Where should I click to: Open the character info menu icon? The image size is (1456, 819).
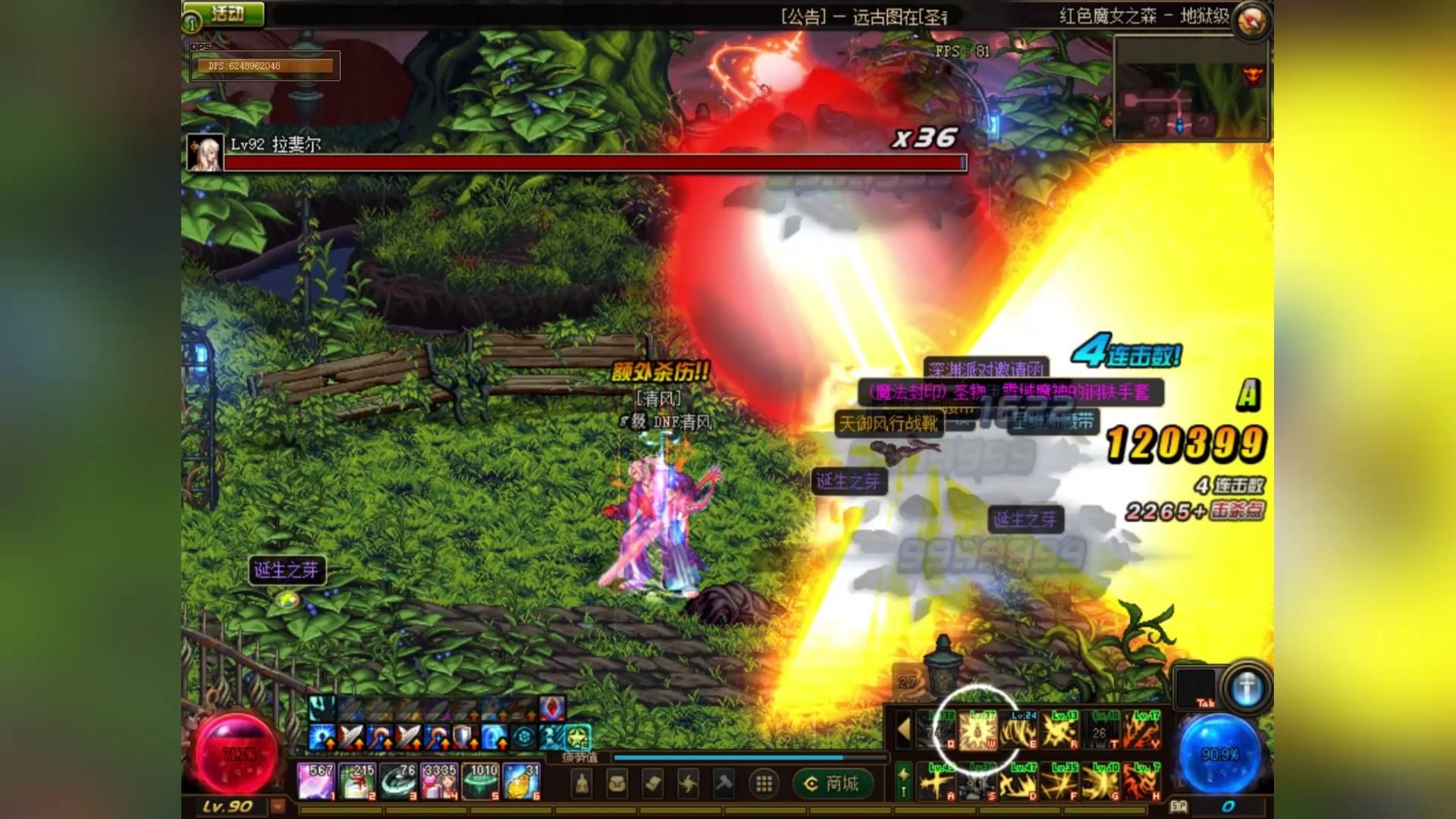click(x=582, y=783)
